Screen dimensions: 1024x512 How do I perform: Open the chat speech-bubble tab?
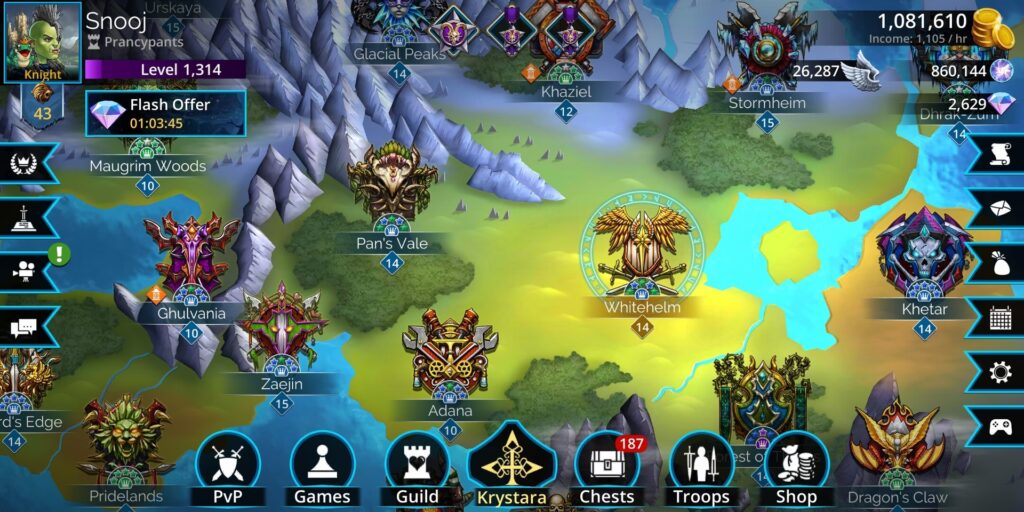tap(24, 326)
